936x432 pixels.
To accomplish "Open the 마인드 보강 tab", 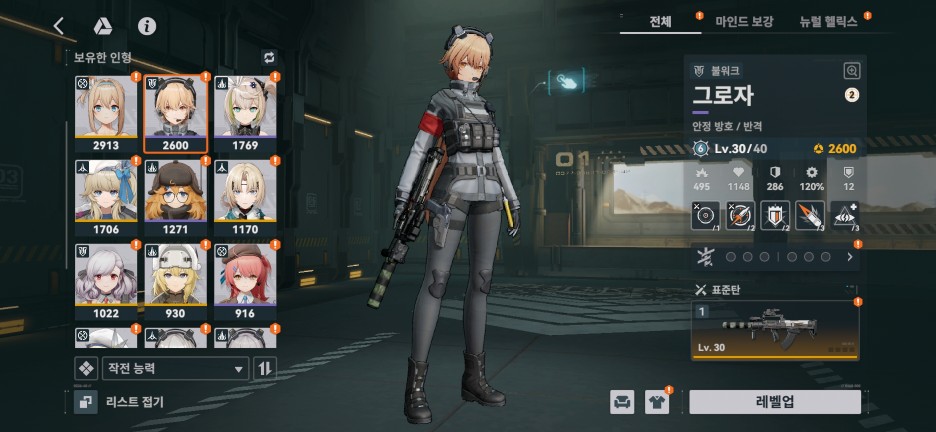I will (743, 21).
